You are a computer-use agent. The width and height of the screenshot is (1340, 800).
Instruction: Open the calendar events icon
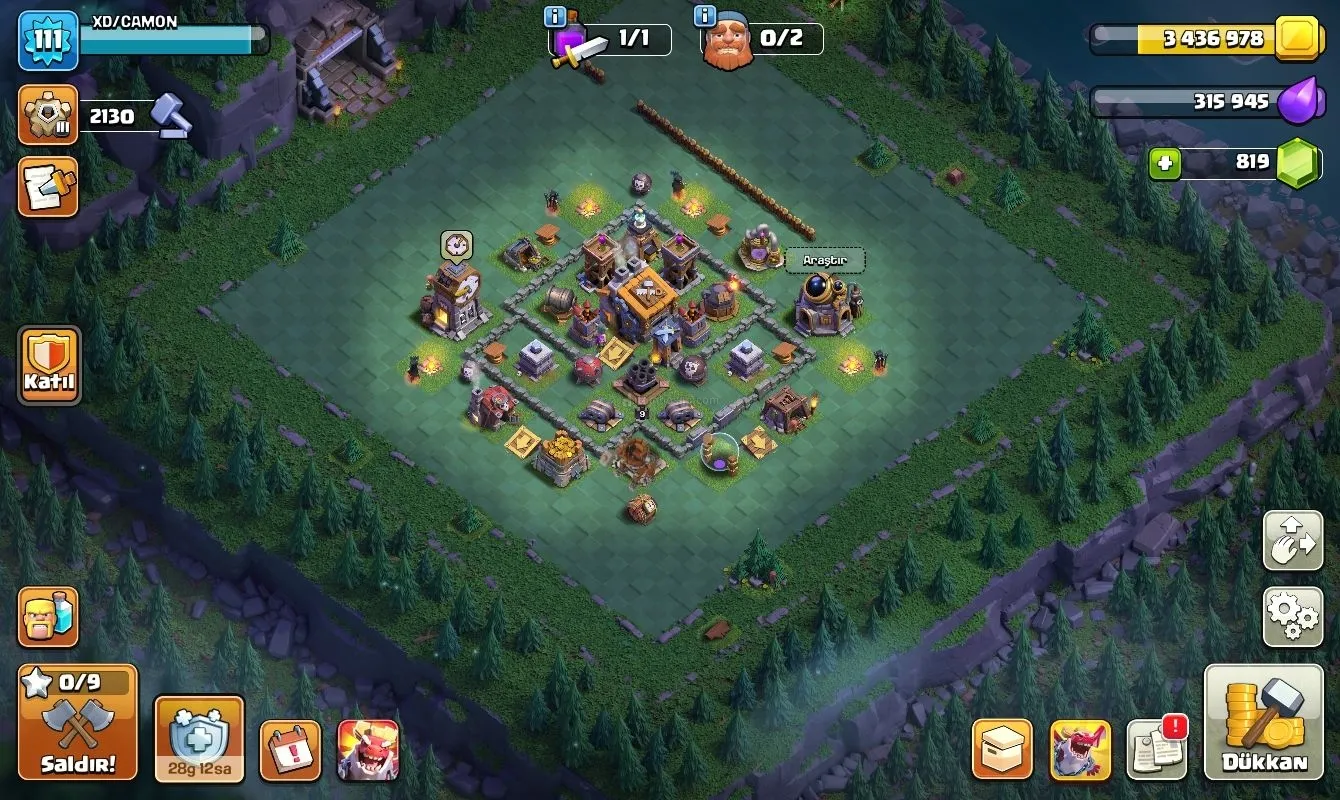click(x=290, y=750)
